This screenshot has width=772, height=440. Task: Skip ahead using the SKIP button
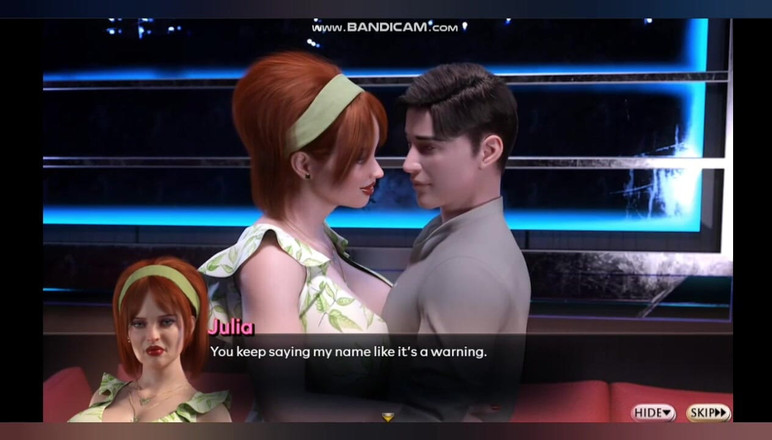tap(708, 413)
